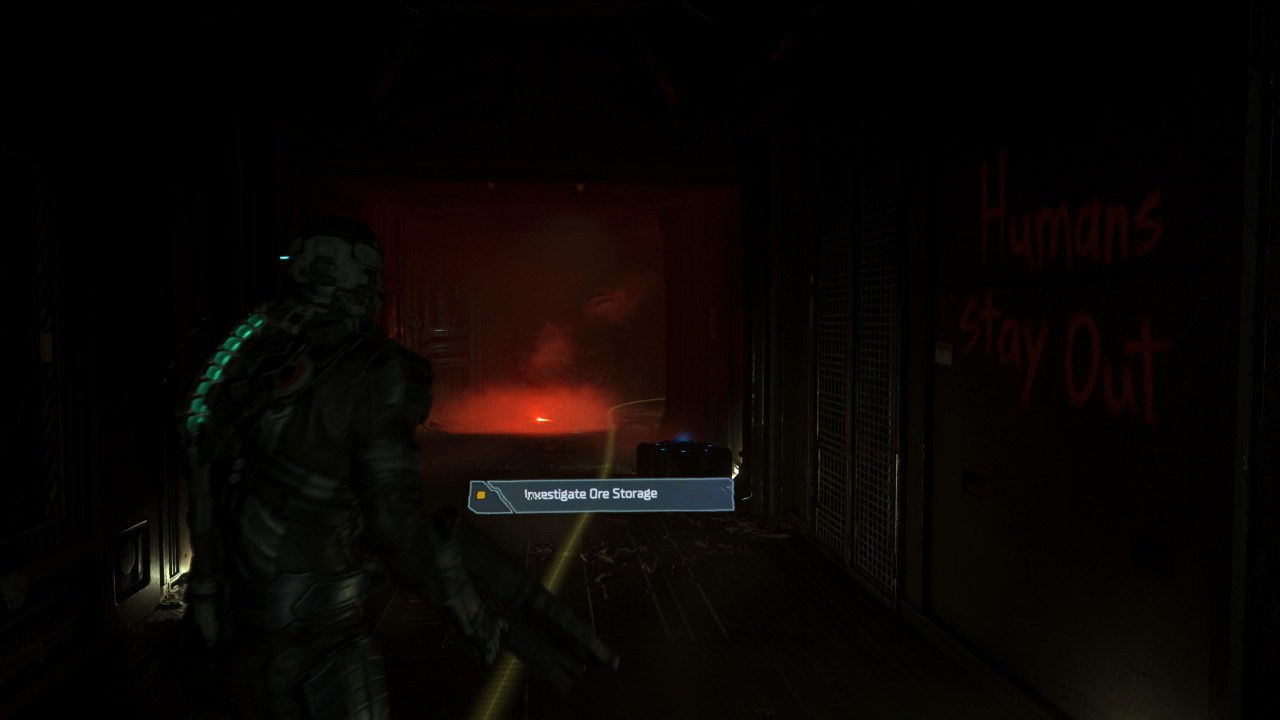The width and height of the screenshot is (1280, 720).
Task: Select the Investigate Ore Storage objective text
Action: (x=590, y=492)
